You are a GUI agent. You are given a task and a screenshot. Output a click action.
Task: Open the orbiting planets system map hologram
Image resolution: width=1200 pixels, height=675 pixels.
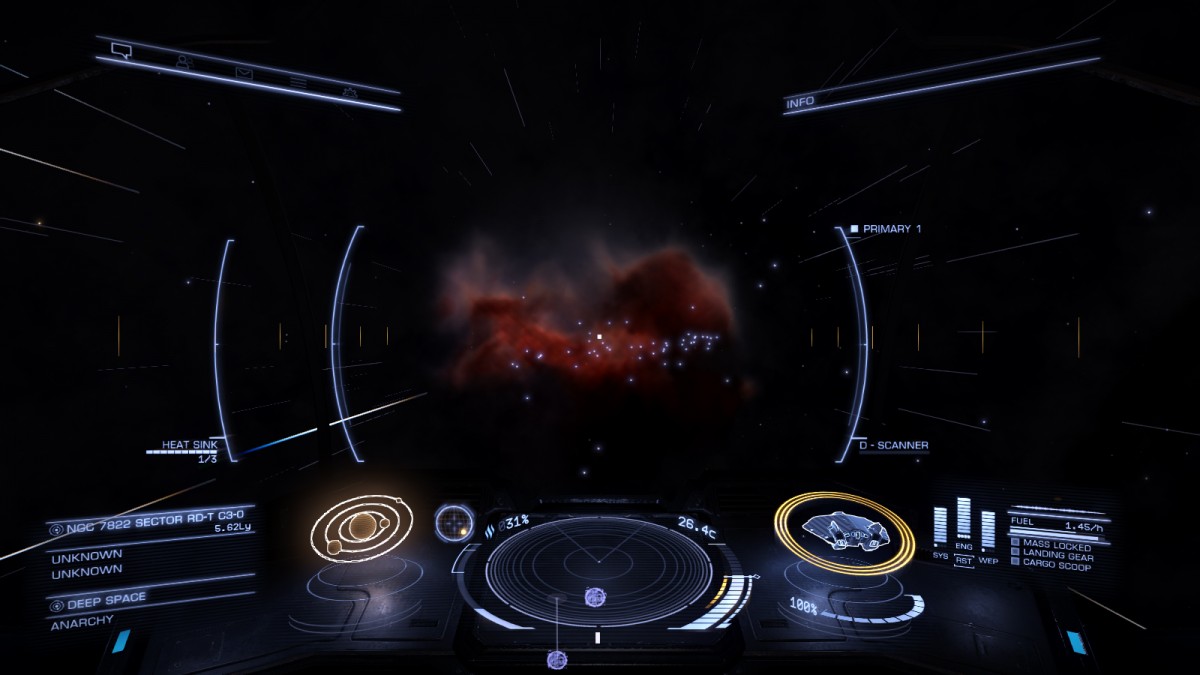point(356,527)
